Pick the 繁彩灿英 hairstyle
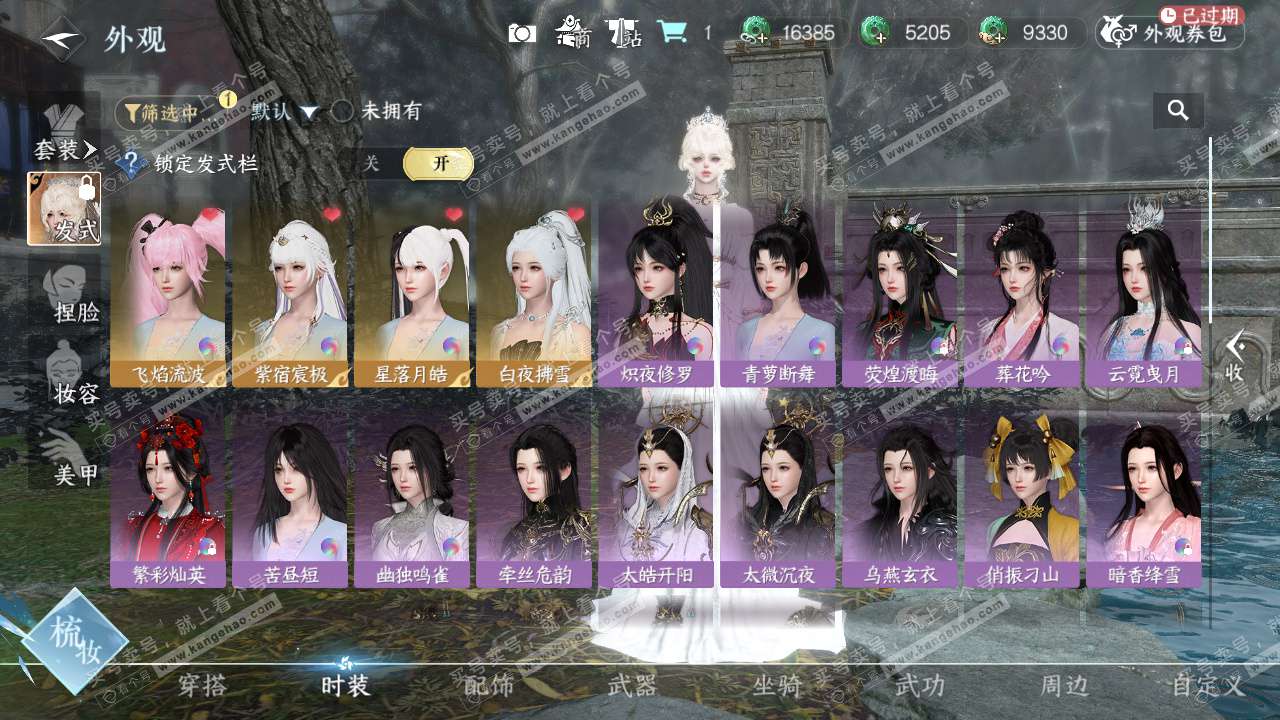 coord(168,497)
